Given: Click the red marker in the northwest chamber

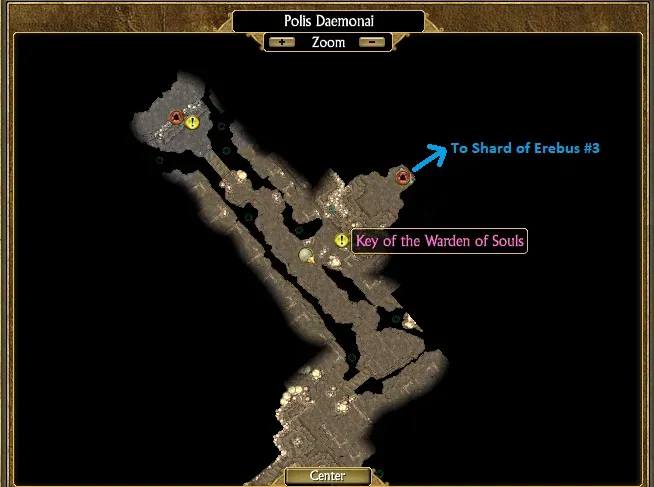Looking at the screenshot, I should click(176, 118).
